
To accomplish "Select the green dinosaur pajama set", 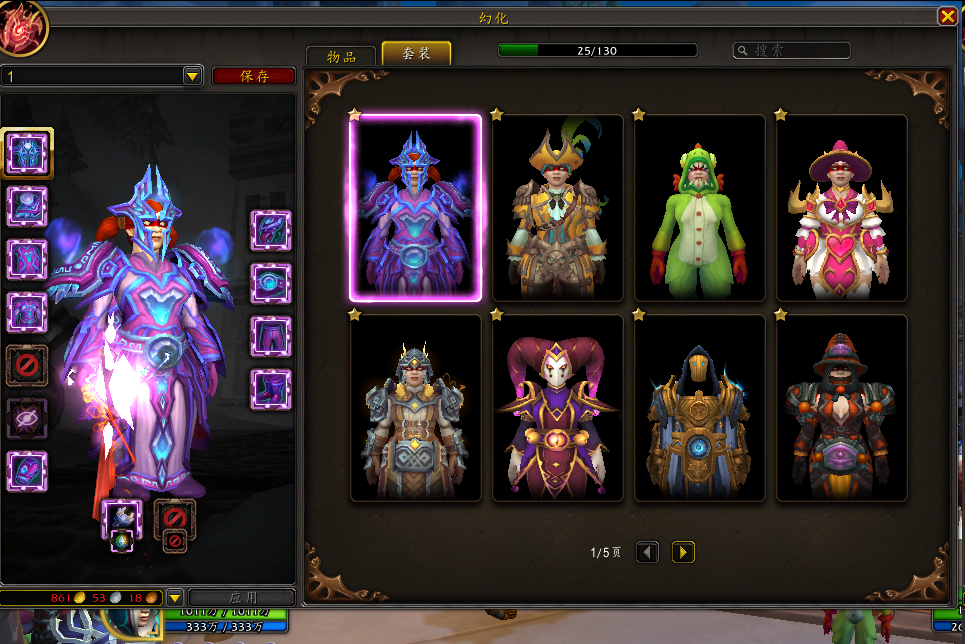I will pos(700,207).
